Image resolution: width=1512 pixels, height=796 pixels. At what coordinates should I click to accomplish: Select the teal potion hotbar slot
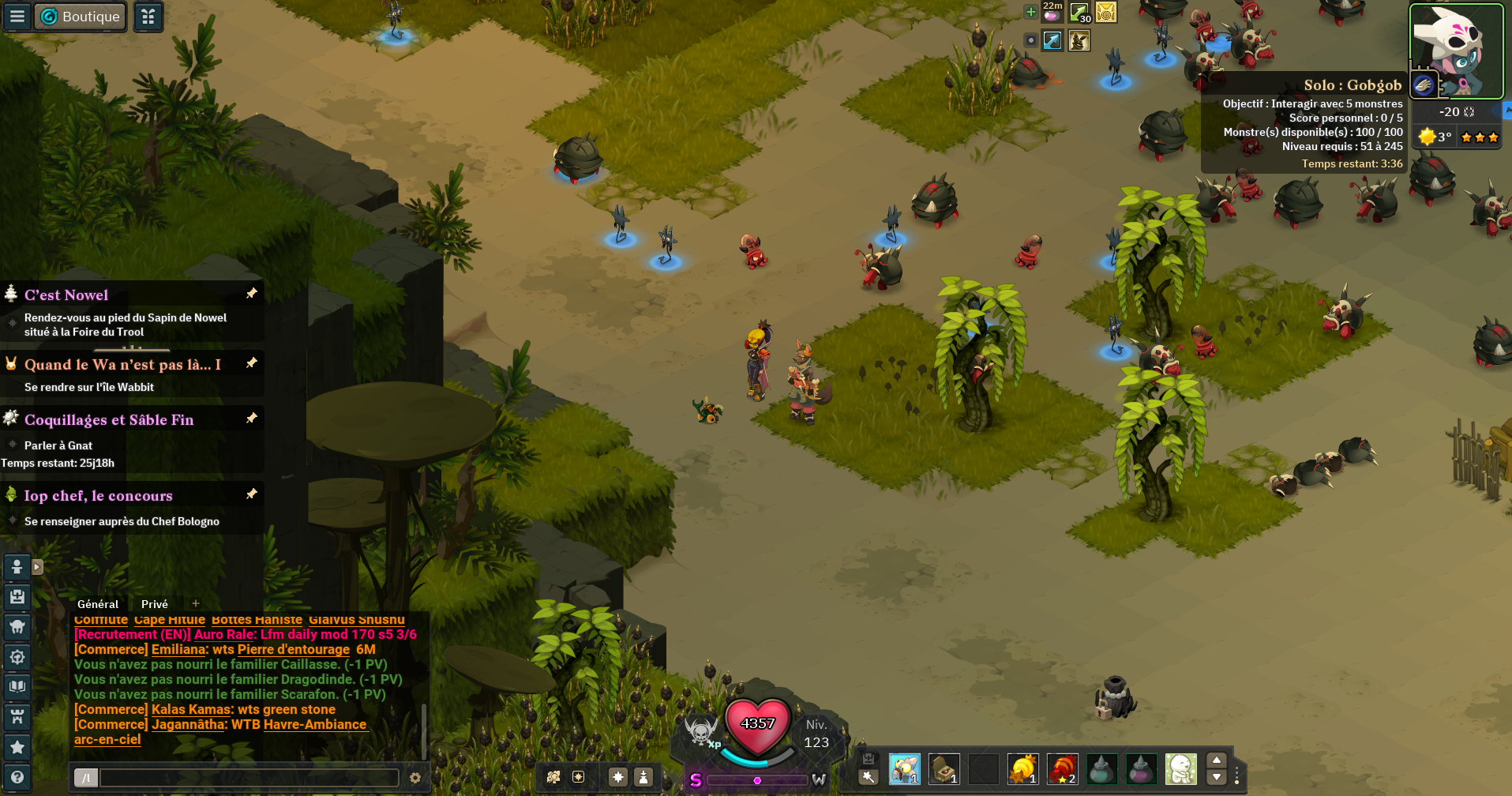click(1101, 768)
